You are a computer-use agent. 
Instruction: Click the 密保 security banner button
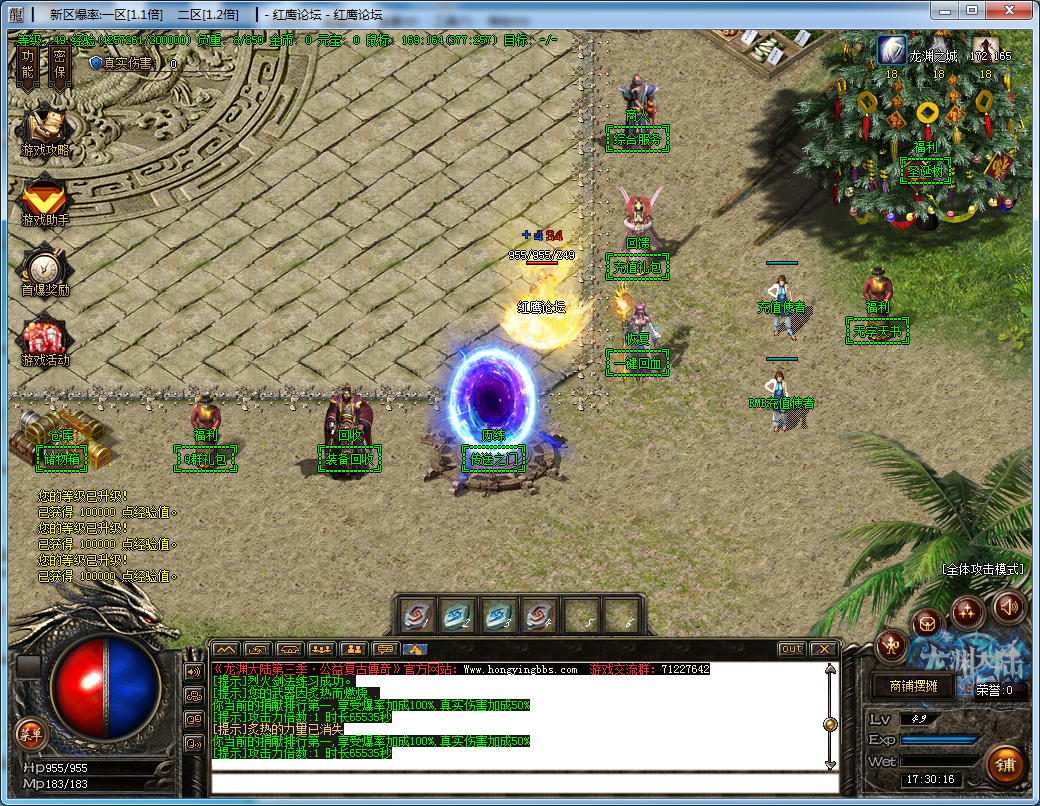[58, 64]
